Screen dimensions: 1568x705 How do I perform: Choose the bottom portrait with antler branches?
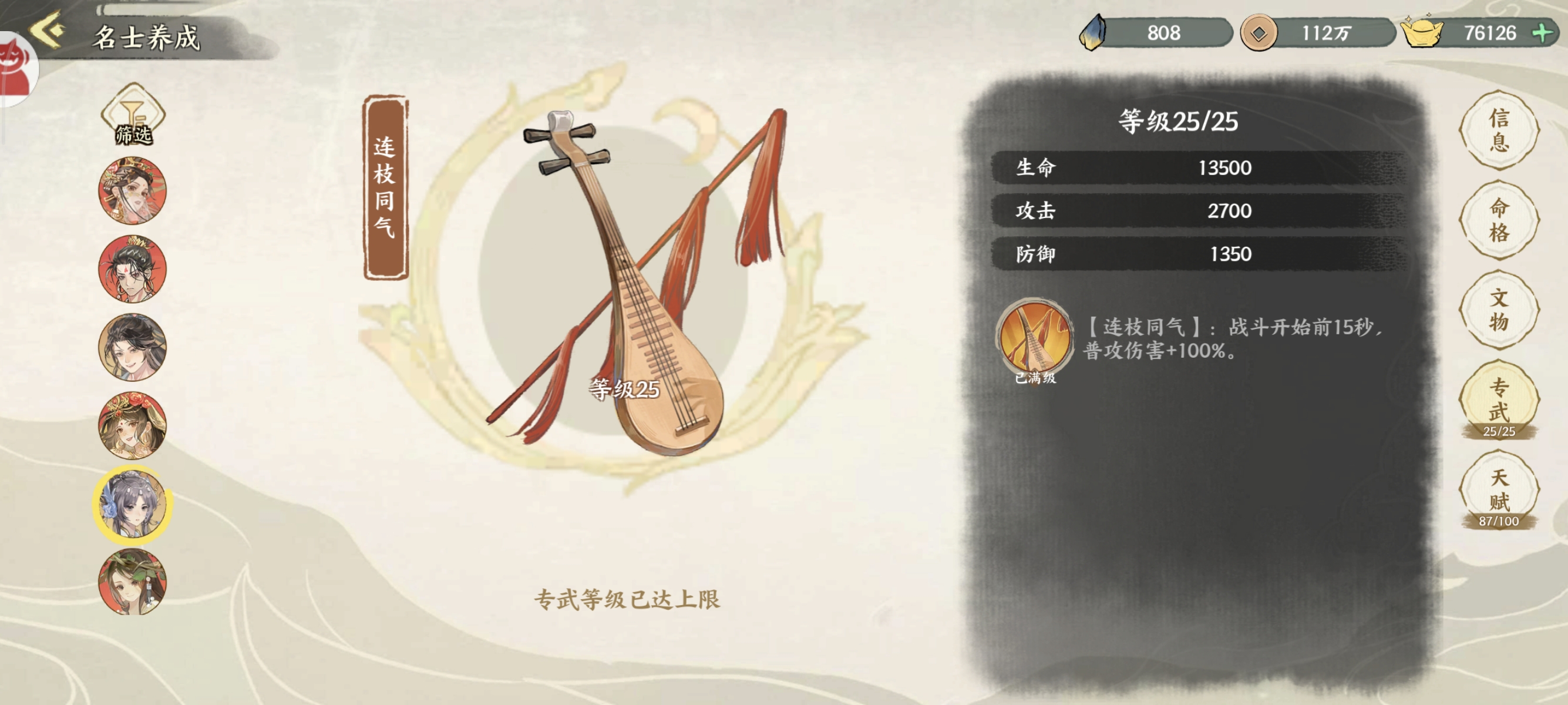tap(133, 582)
